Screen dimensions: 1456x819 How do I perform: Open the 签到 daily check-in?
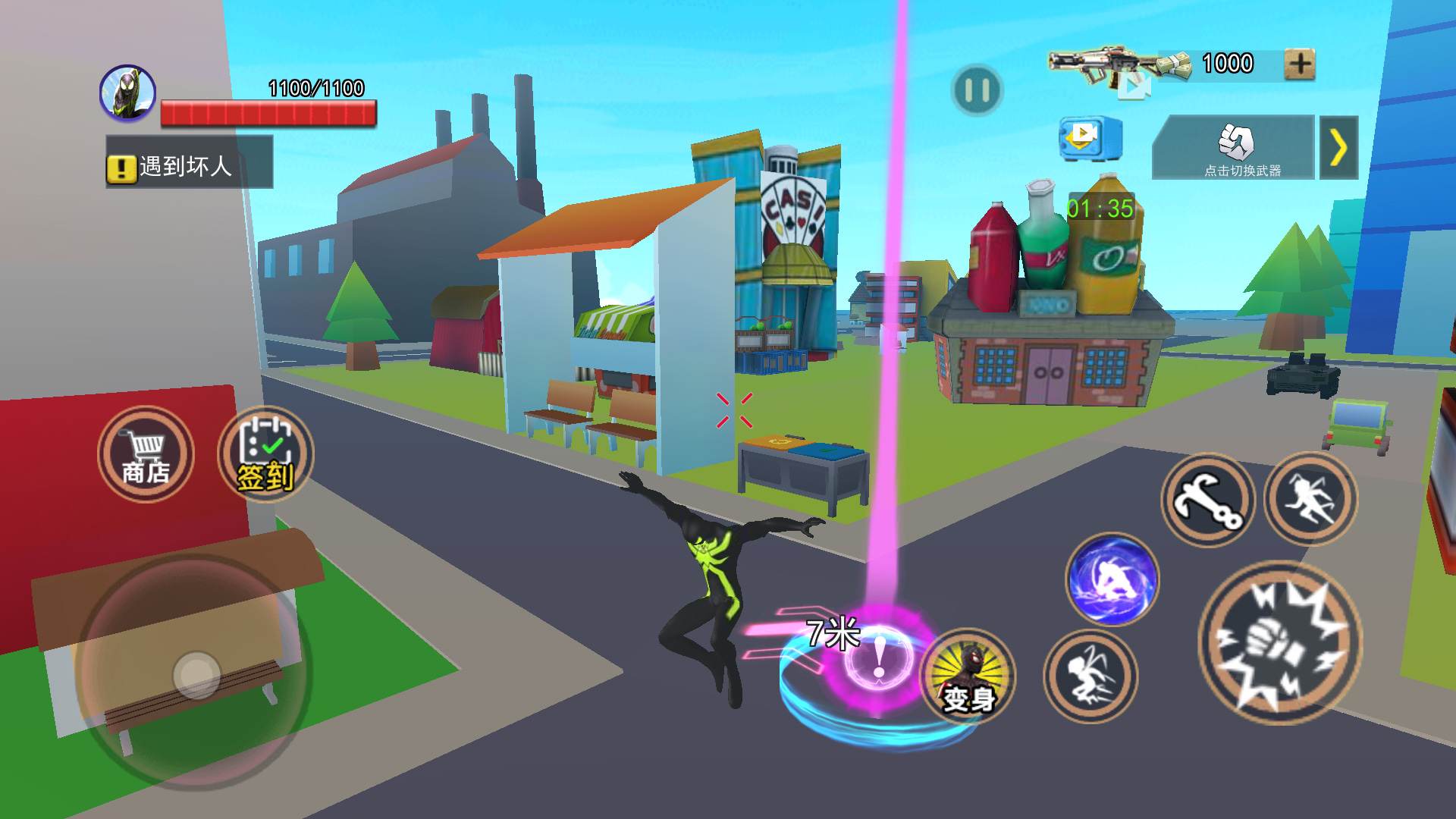pos(265,454)
